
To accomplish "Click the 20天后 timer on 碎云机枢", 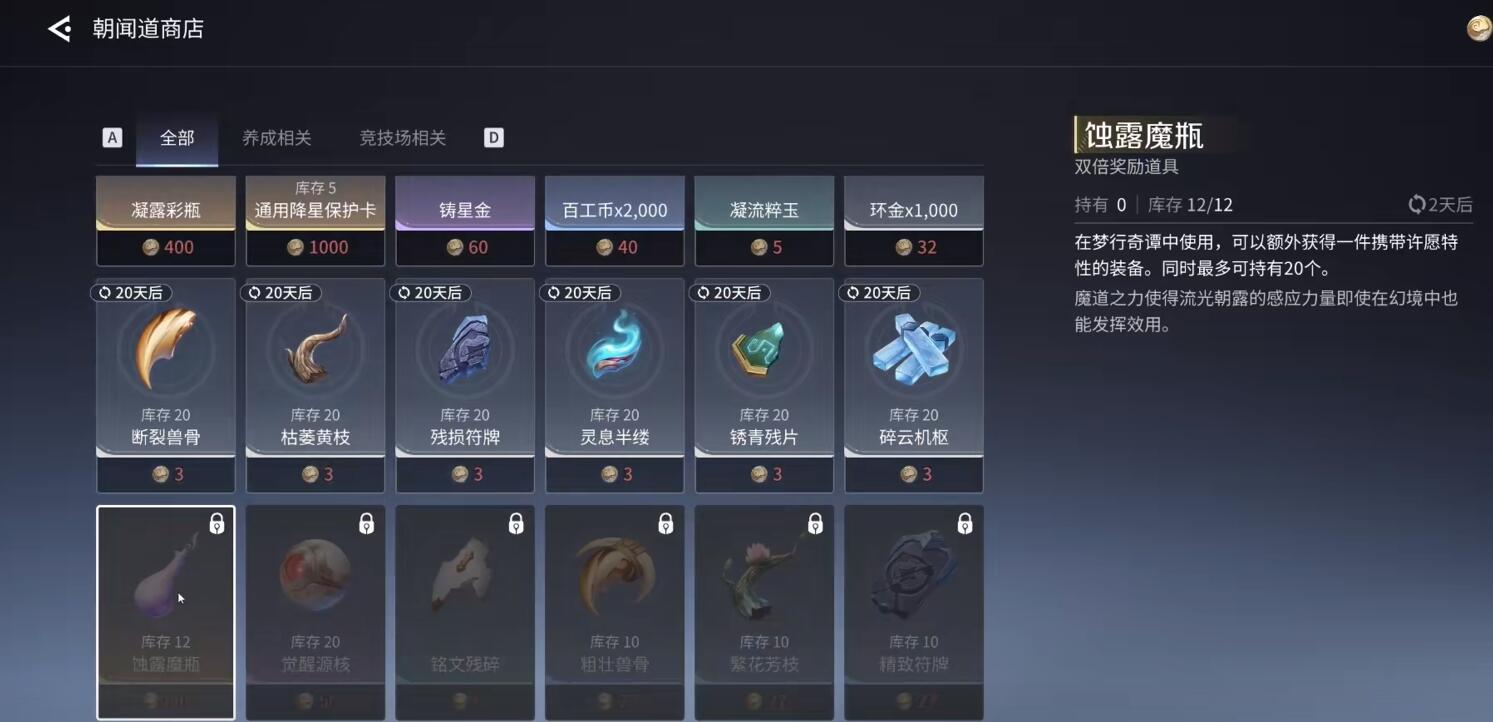I will (879, 292).
